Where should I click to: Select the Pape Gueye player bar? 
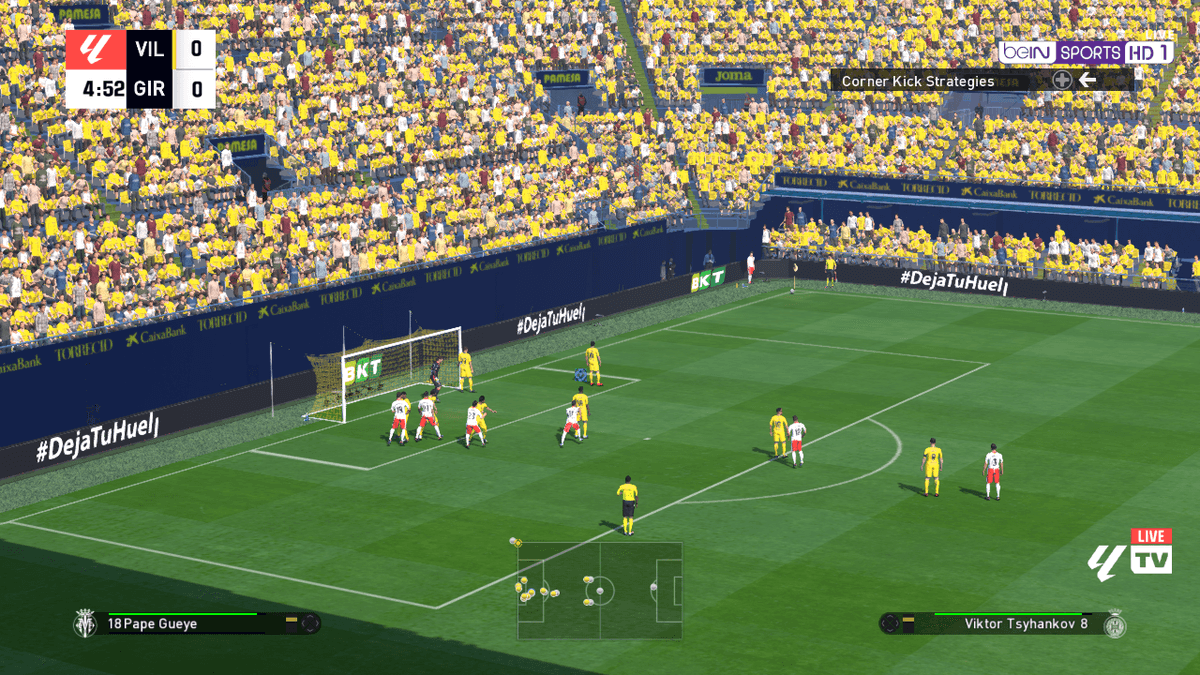(x=196, y=623)
